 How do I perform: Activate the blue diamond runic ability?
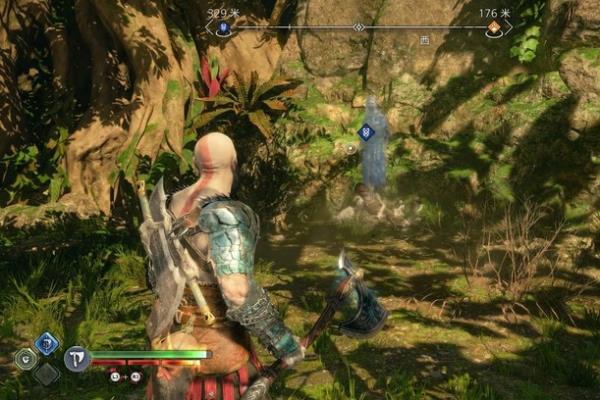(46, 343)
